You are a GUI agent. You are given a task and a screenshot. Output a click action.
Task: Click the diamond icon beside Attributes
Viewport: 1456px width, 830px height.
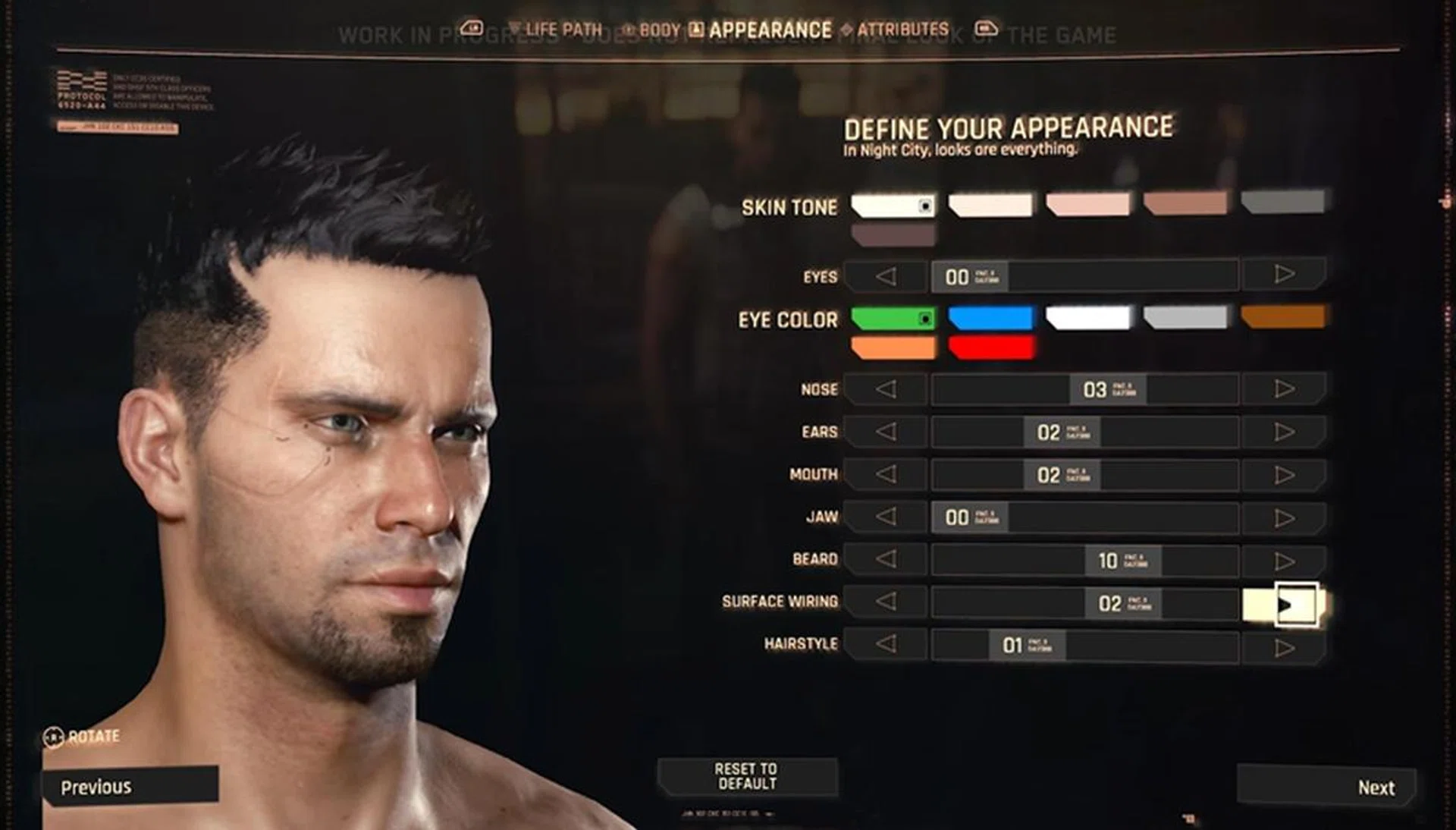(x=848, y=30)
